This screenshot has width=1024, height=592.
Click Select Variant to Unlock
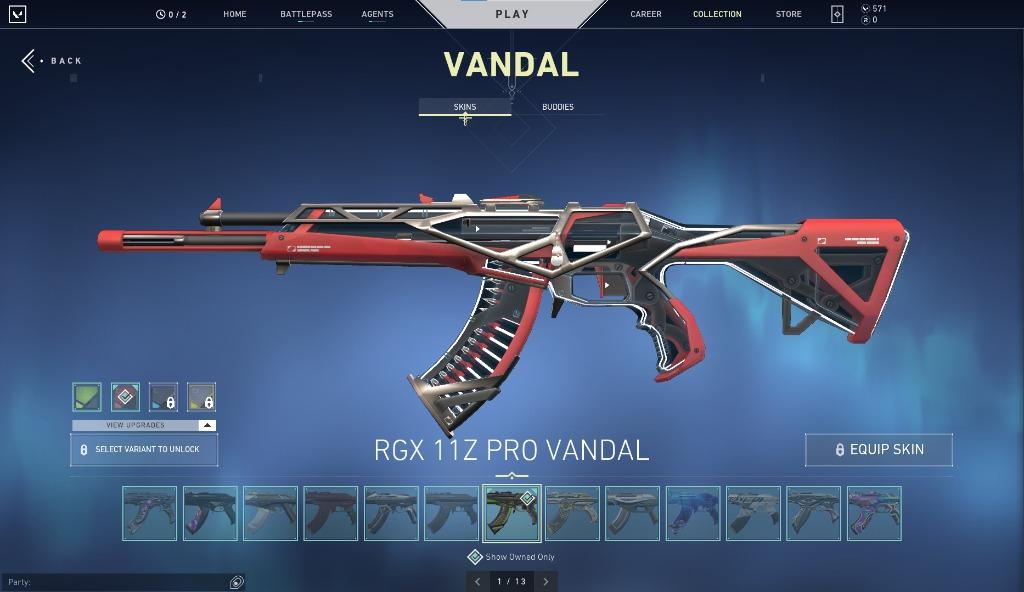pyautogui.click(x=144, y=450)
